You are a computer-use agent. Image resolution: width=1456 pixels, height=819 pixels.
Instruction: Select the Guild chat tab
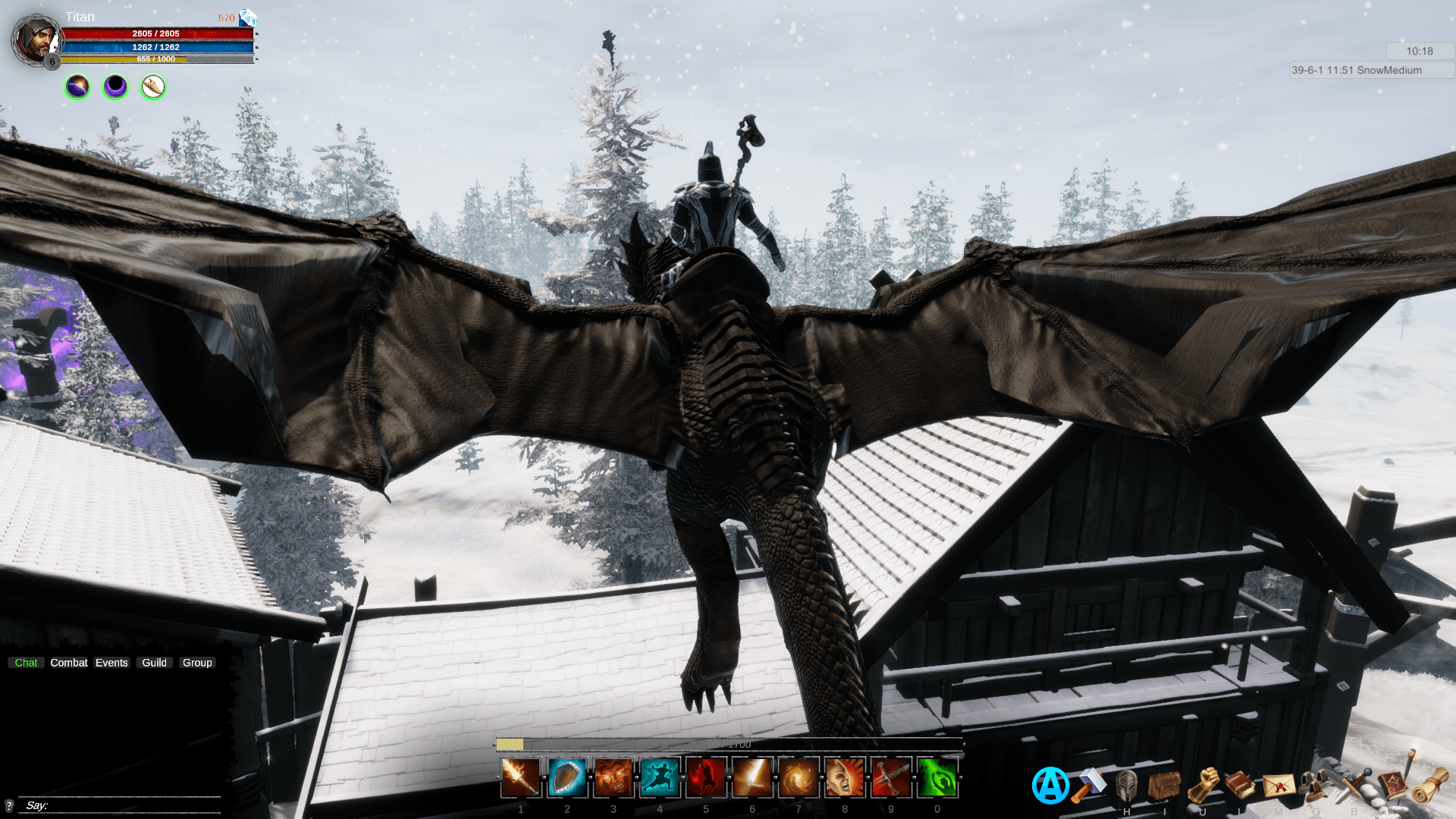coord(154,663)
